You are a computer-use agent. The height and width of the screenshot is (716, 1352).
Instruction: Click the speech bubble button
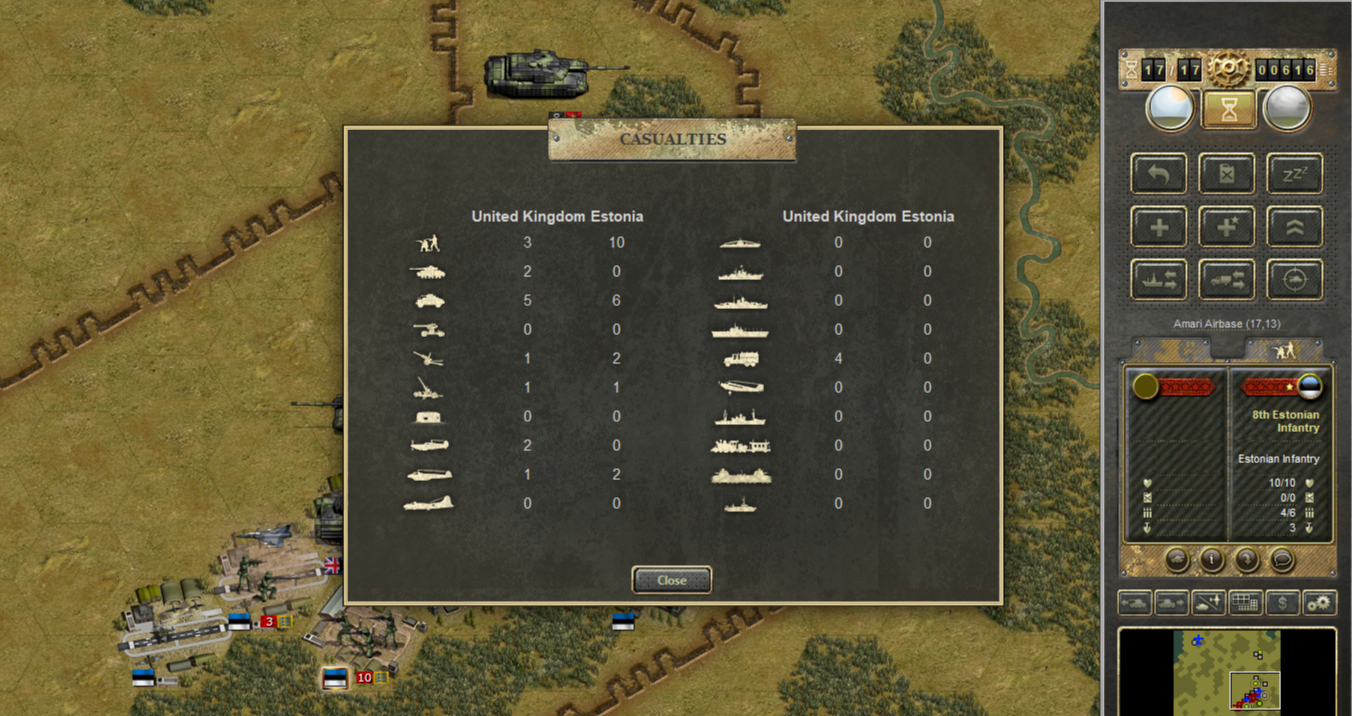[x=1282, y=560]
